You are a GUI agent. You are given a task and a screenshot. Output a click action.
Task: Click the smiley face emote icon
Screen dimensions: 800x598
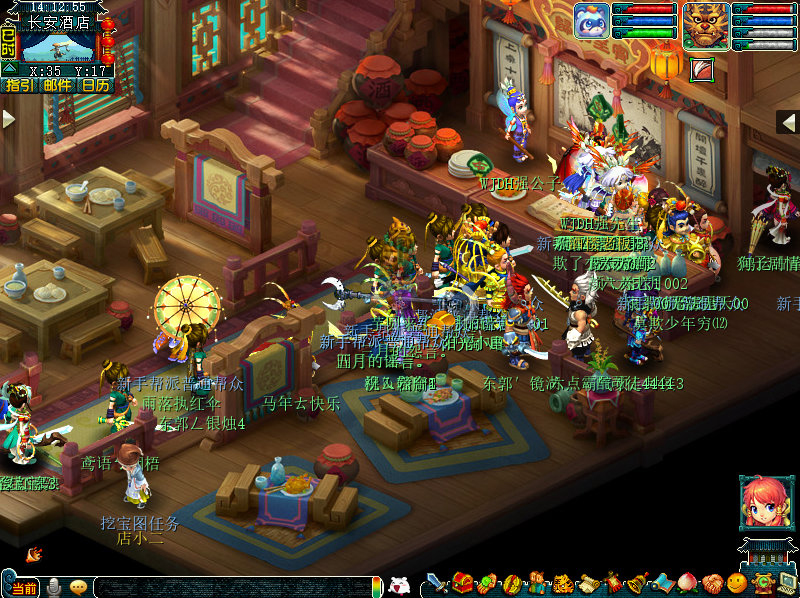736,584
